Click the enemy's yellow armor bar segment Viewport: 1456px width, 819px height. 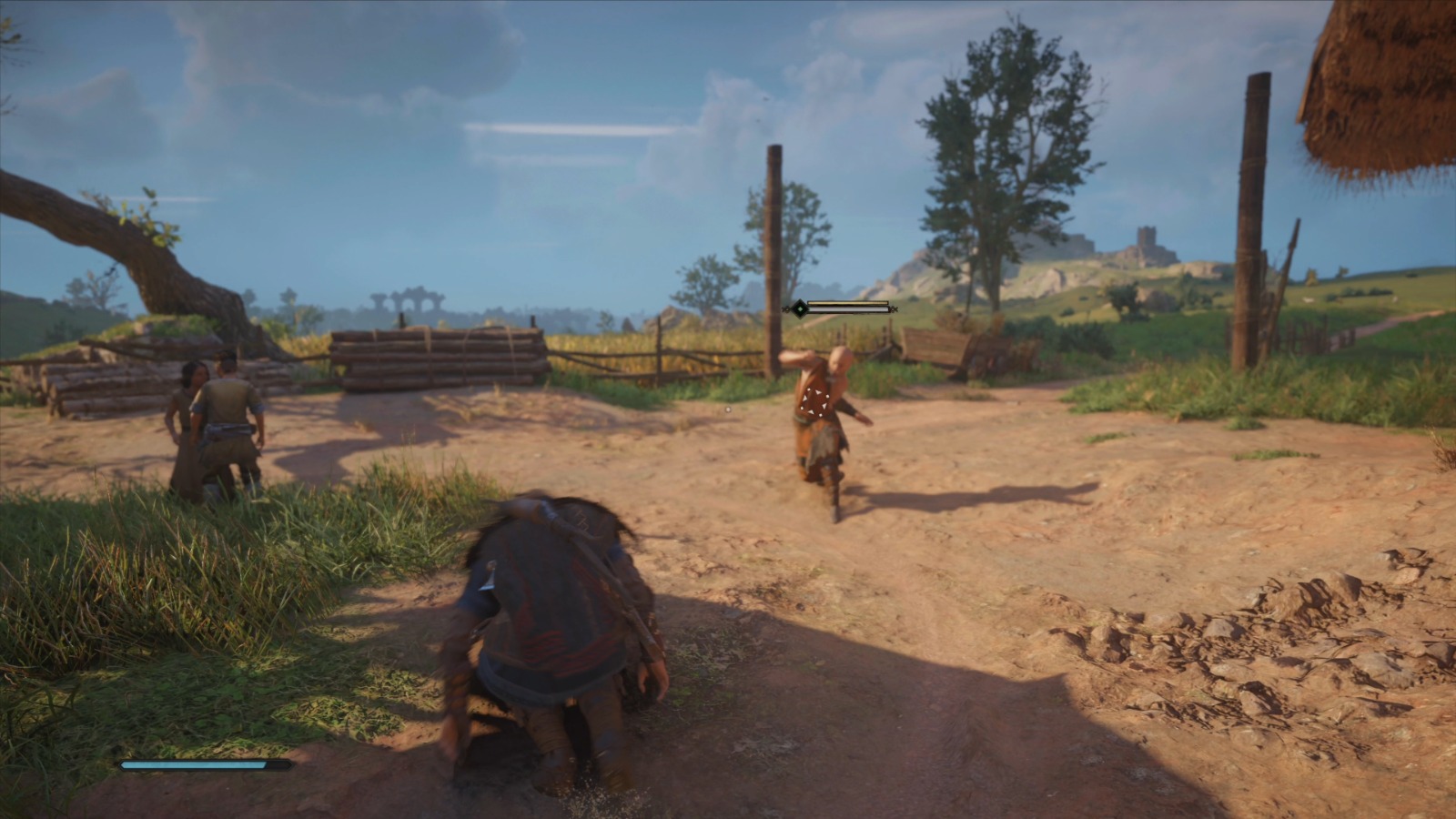tap(846, 303)
